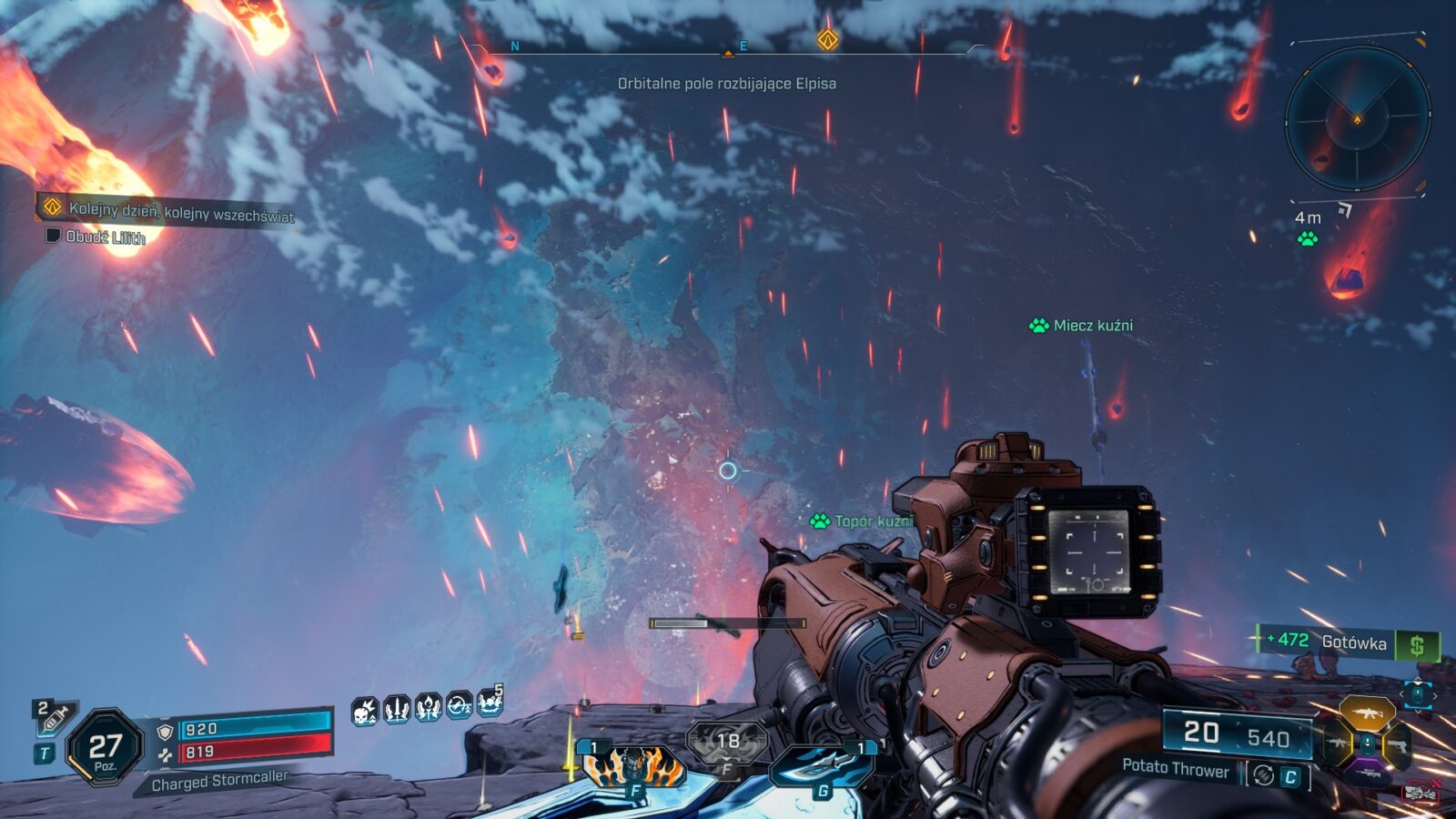1456x819 pixels.
Task: Click the orange quest marker on compass
Action: click(x=827, y=39)
